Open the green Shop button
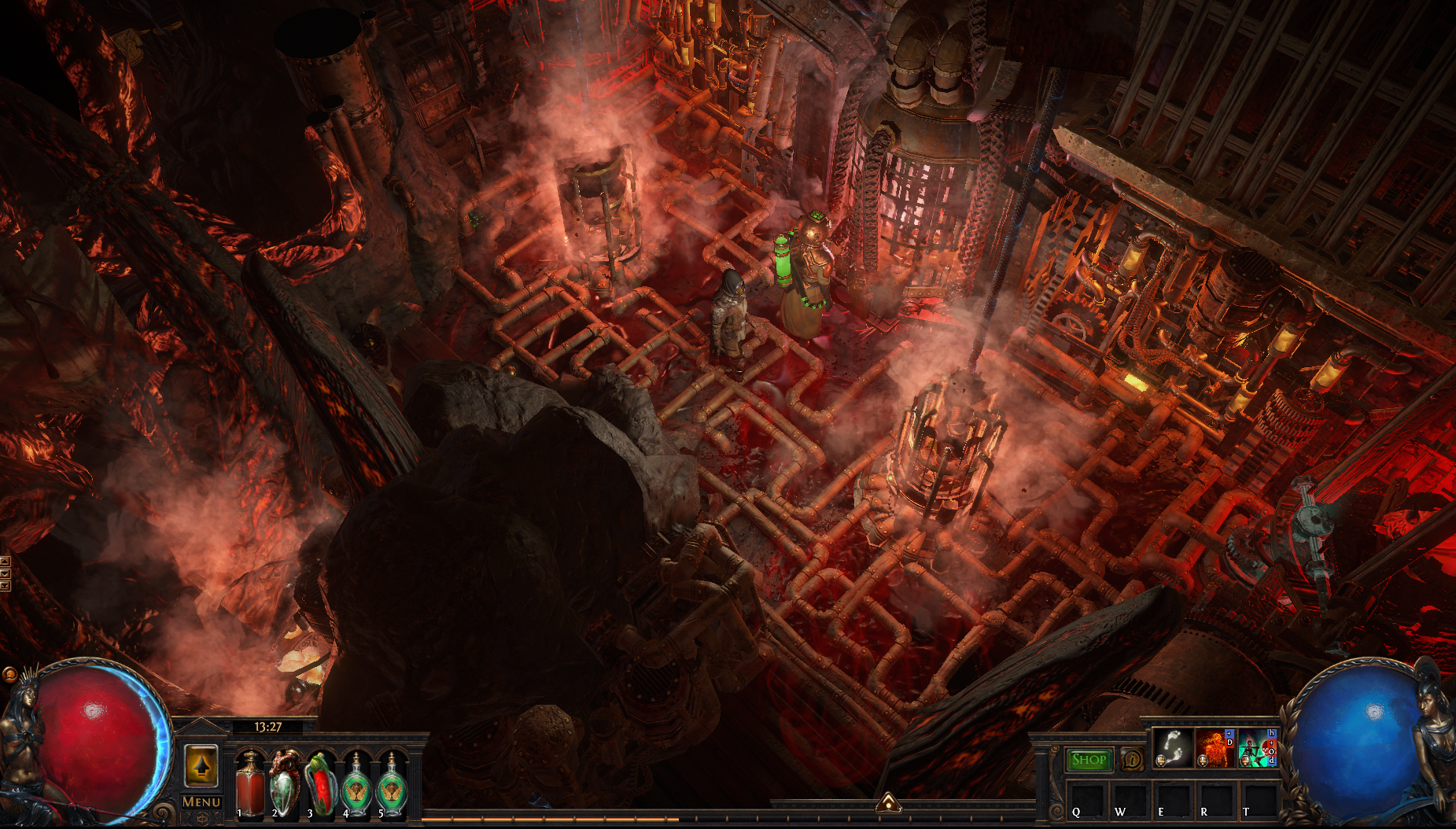Viewport: 1456px width, 829px height. 1089,760
